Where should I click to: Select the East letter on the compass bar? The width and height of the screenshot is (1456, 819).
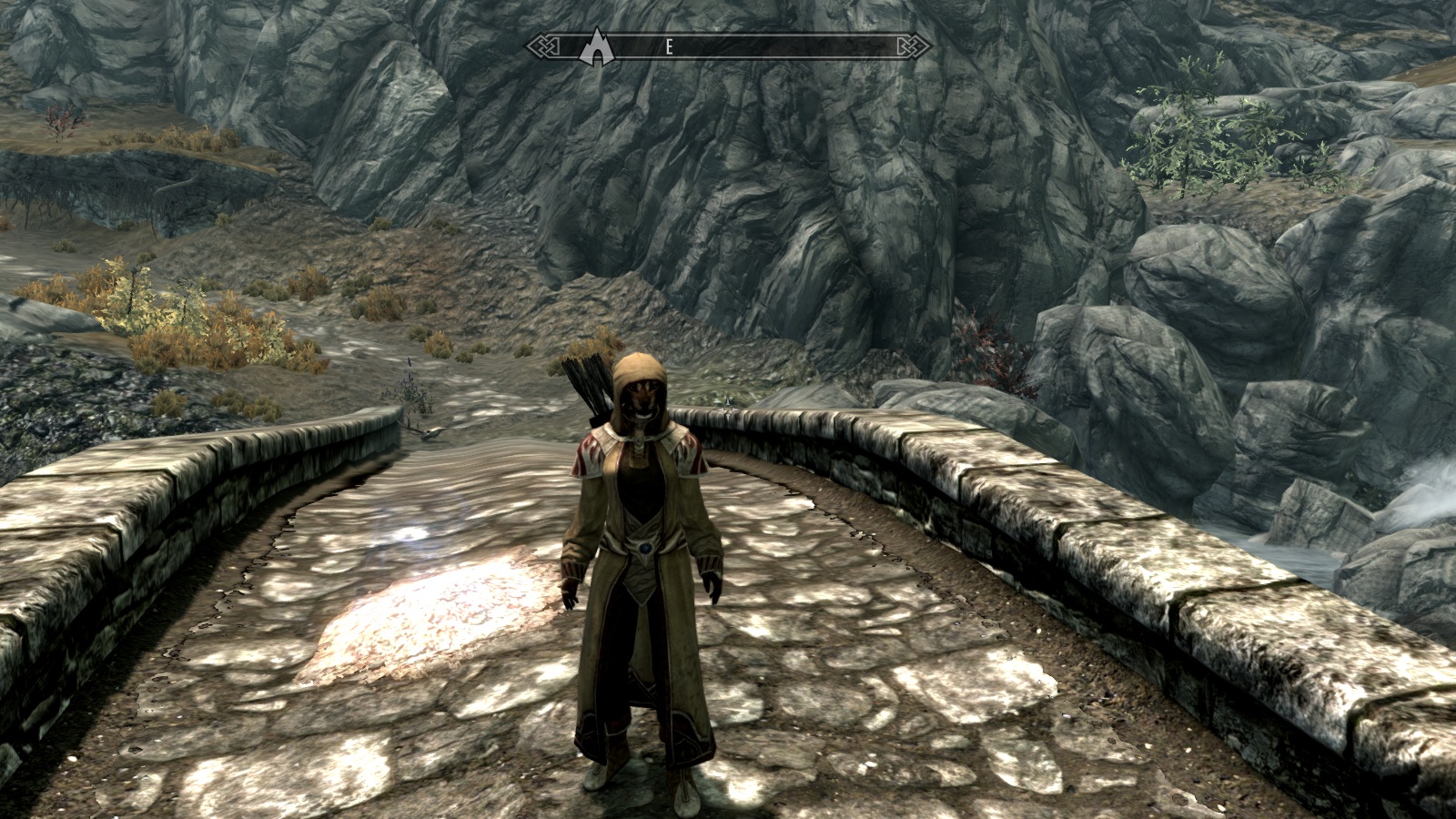[669, 47]
